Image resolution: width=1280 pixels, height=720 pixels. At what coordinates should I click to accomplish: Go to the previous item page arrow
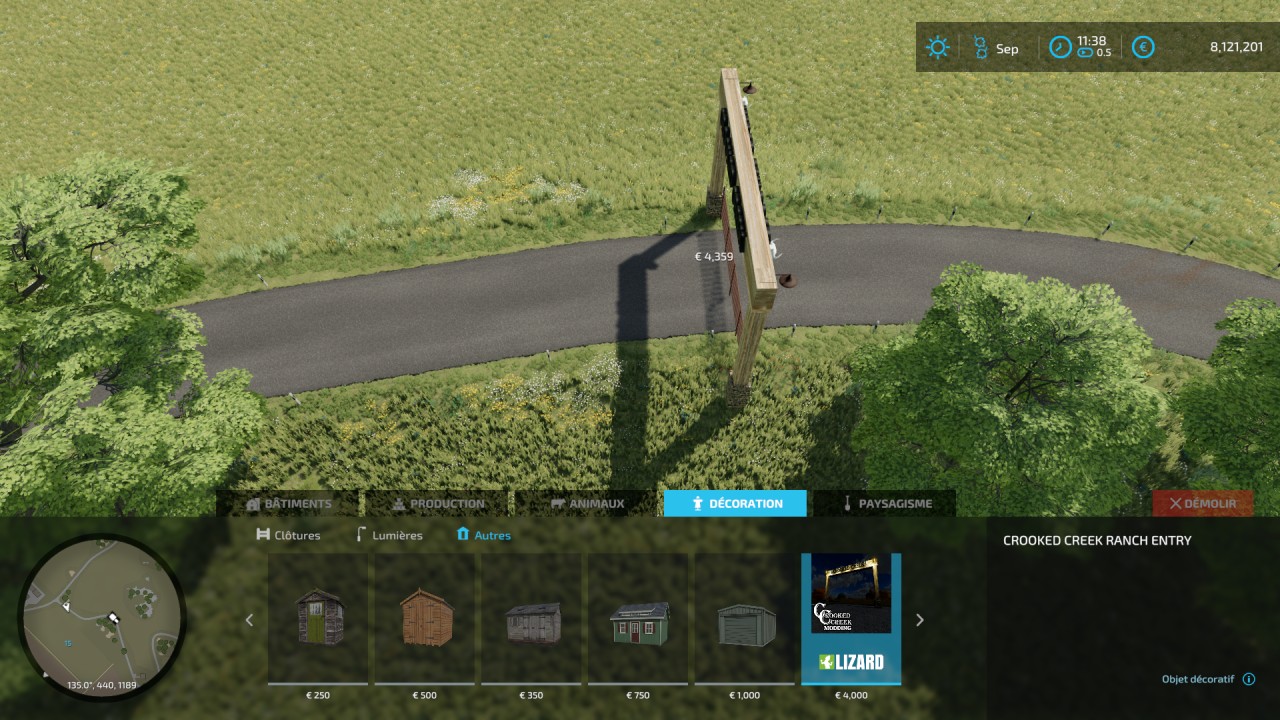click(250, 620)
